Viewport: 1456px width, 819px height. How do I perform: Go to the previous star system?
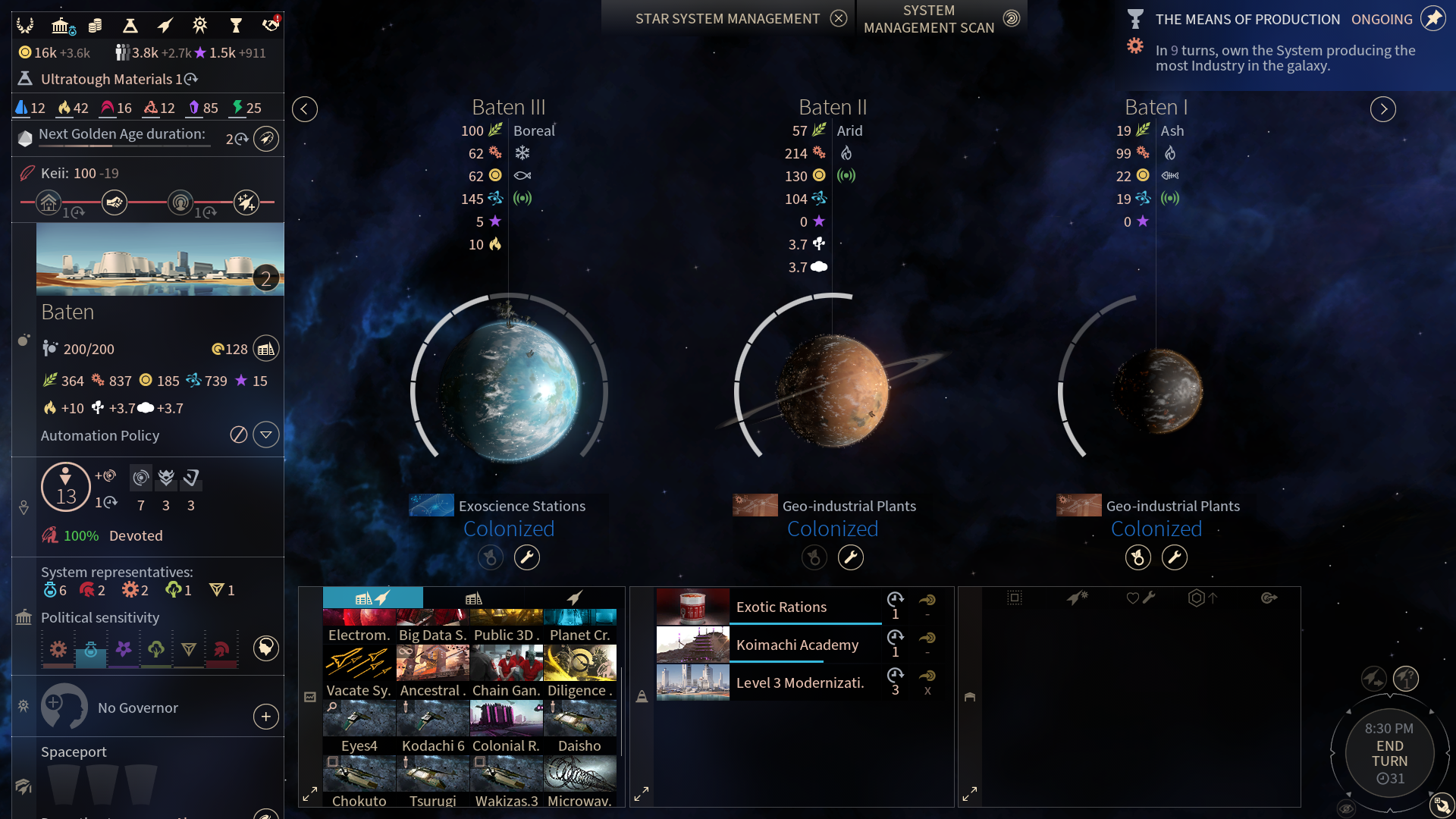coord(305,109)
